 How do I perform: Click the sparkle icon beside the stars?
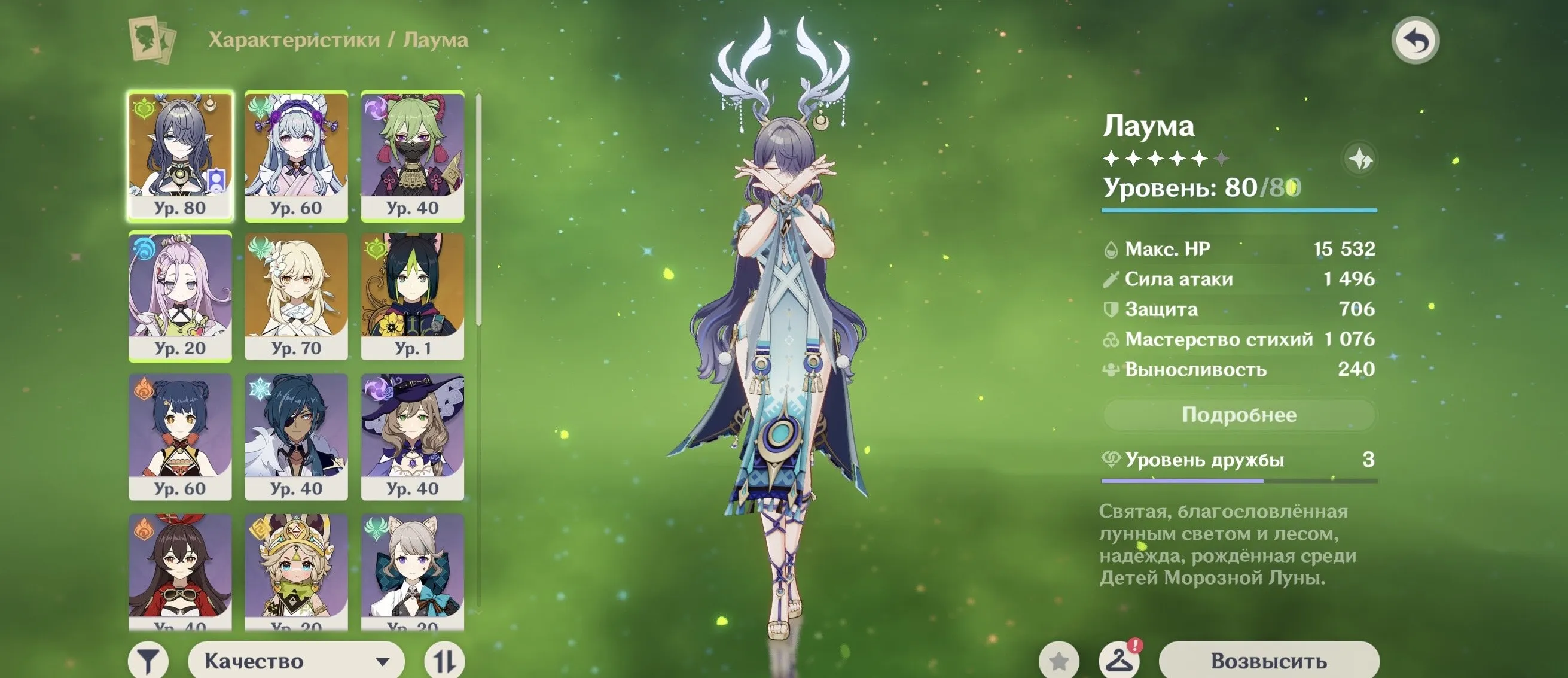click(1359, 160)
